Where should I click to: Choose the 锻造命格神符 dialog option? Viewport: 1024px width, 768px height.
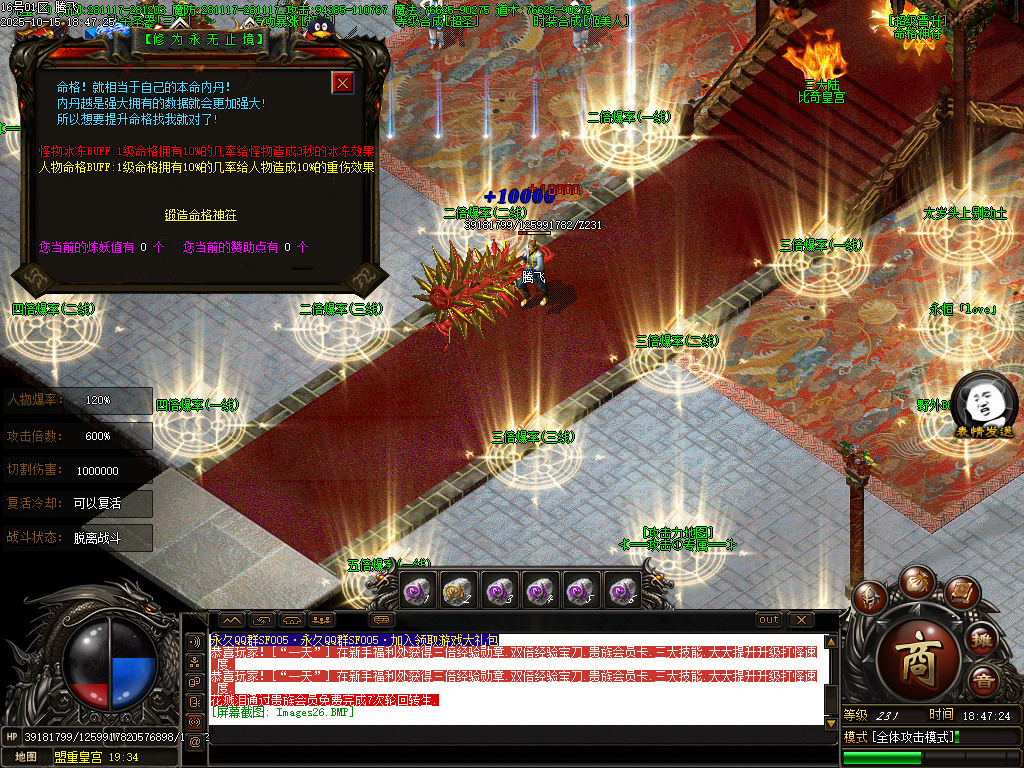(201, 215)
